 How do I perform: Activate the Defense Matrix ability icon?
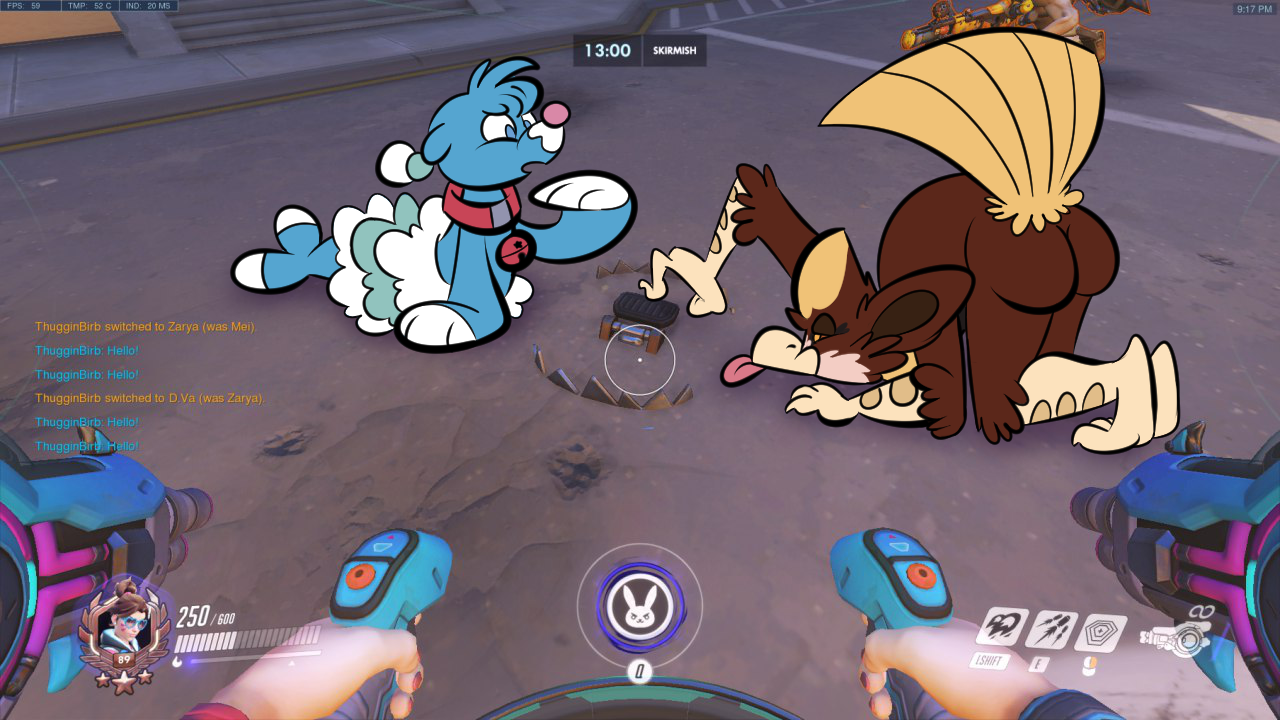tap(1100, 633)
